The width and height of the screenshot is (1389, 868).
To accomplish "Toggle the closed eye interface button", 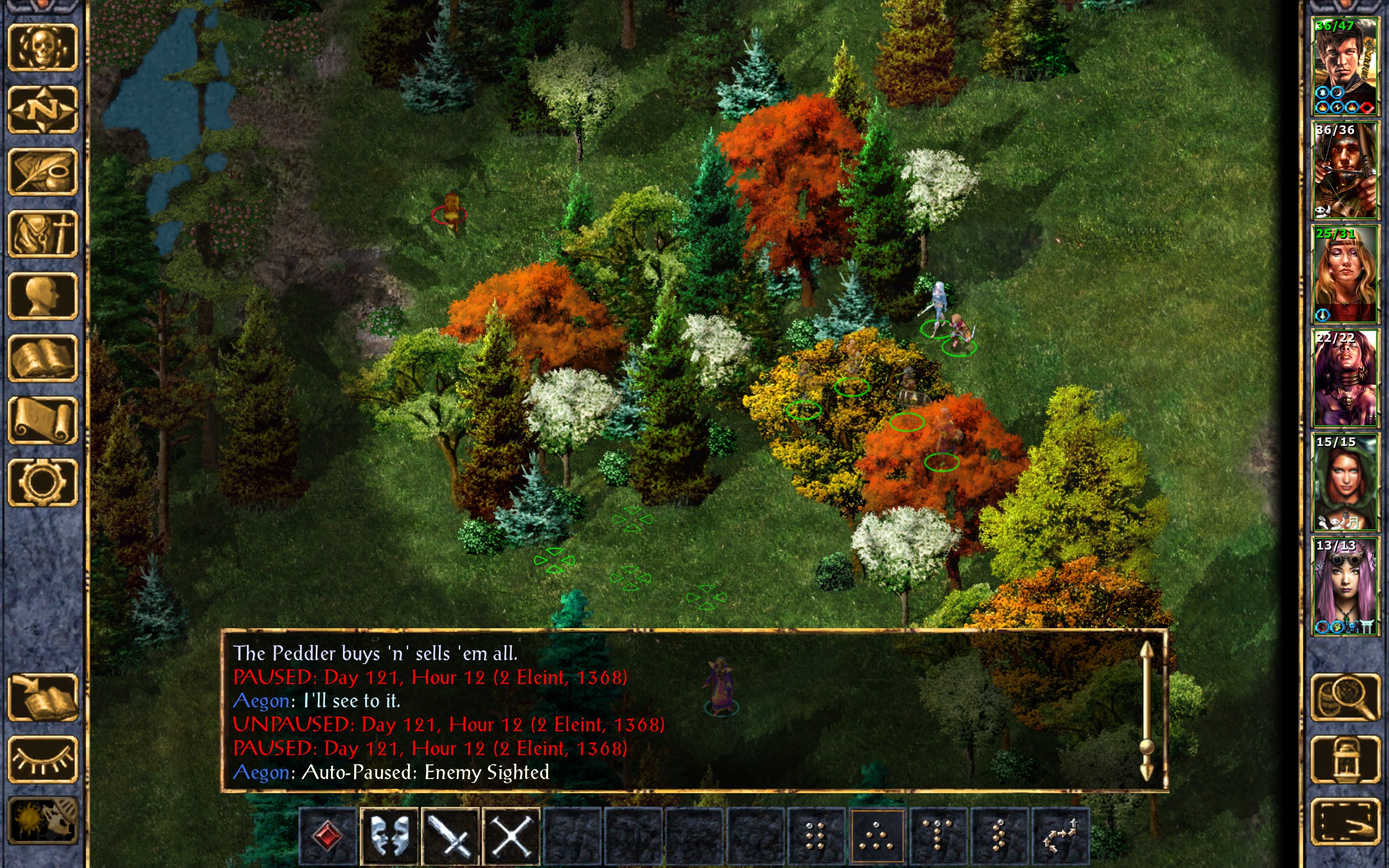I will coord(42,759).
